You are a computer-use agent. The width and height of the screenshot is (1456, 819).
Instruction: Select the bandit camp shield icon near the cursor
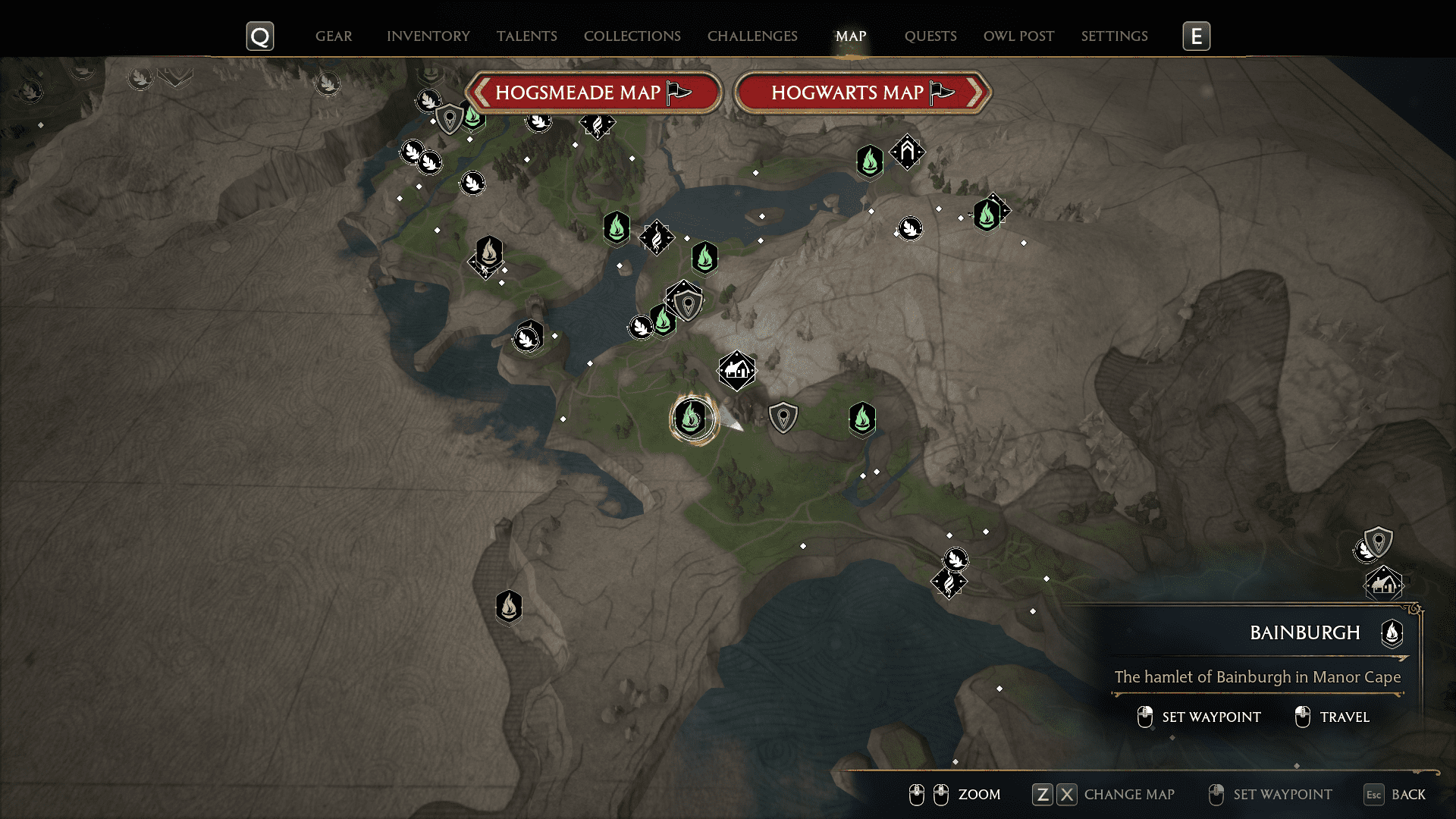(x=783, y=418)
